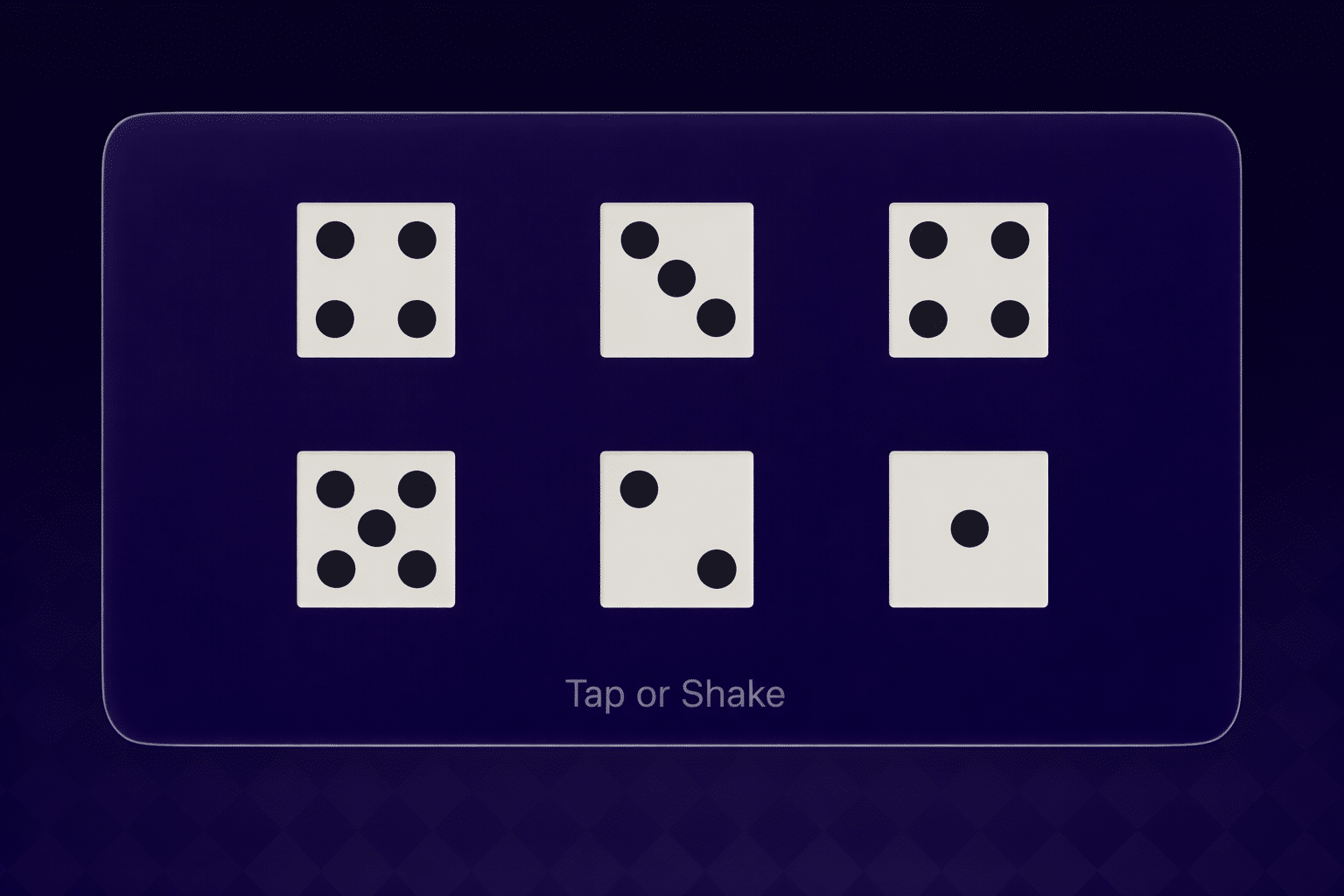This screenshot has height=896, width=1344.
Task: Tap the four-pip die in the top-left
Action: click(376, 278)
